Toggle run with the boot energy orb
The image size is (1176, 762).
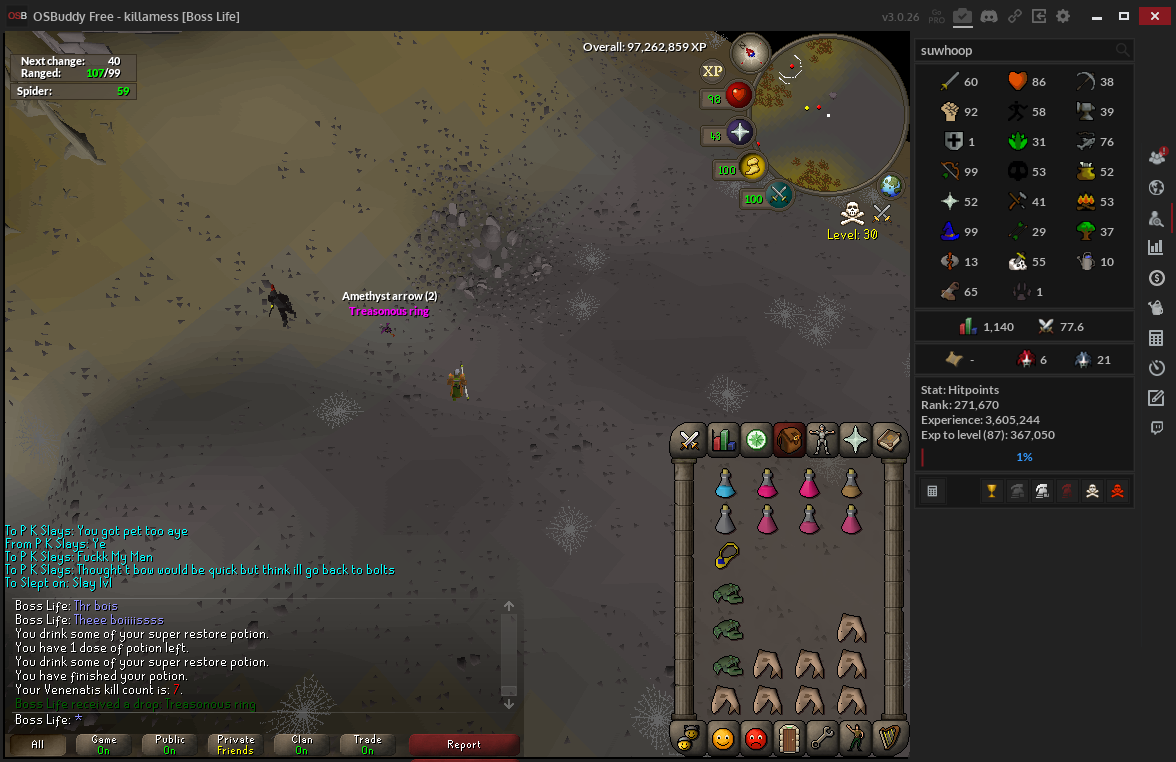pyautogui.click(x=750, y=167)
